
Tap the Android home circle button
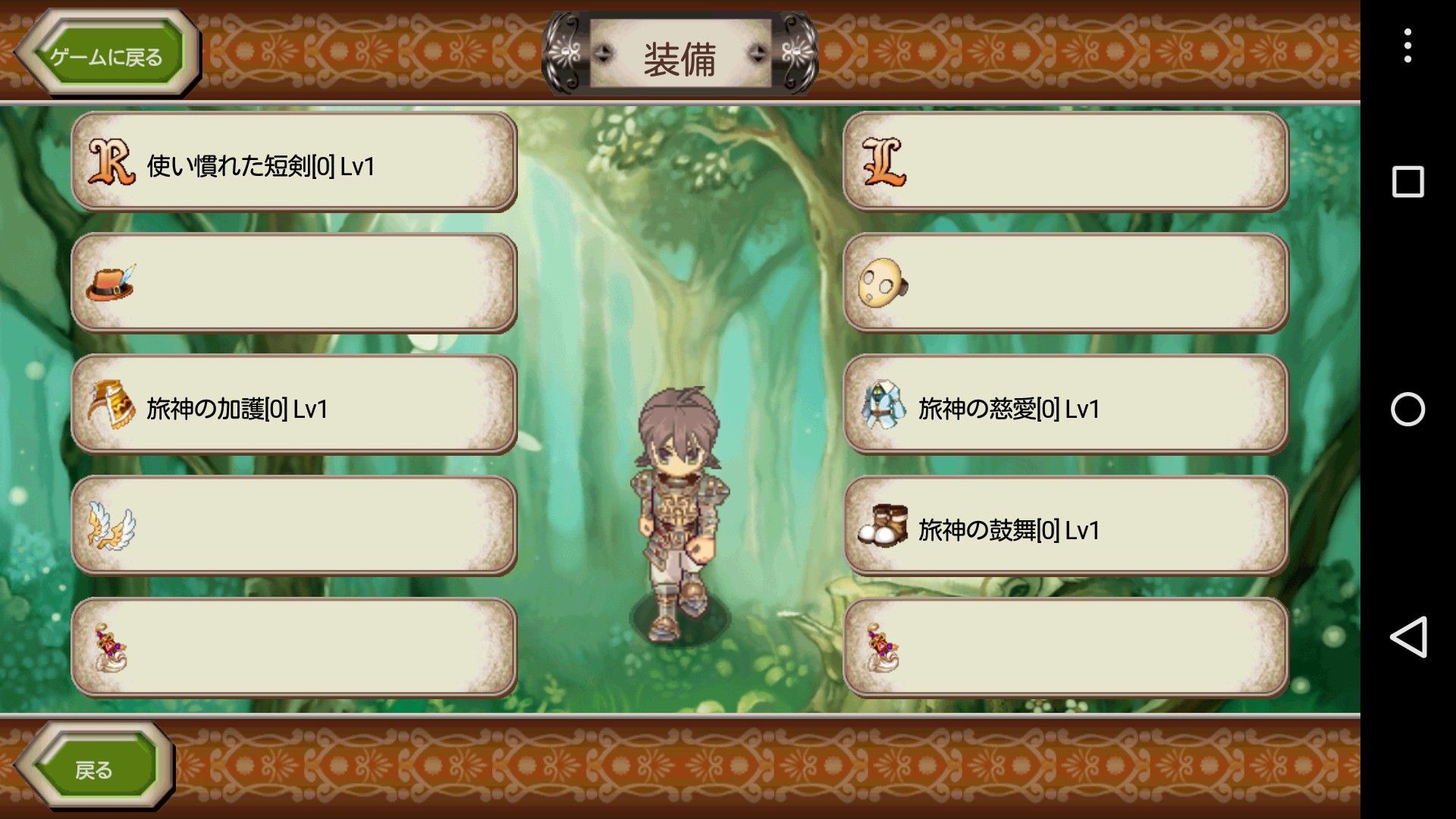point(1407,409)
